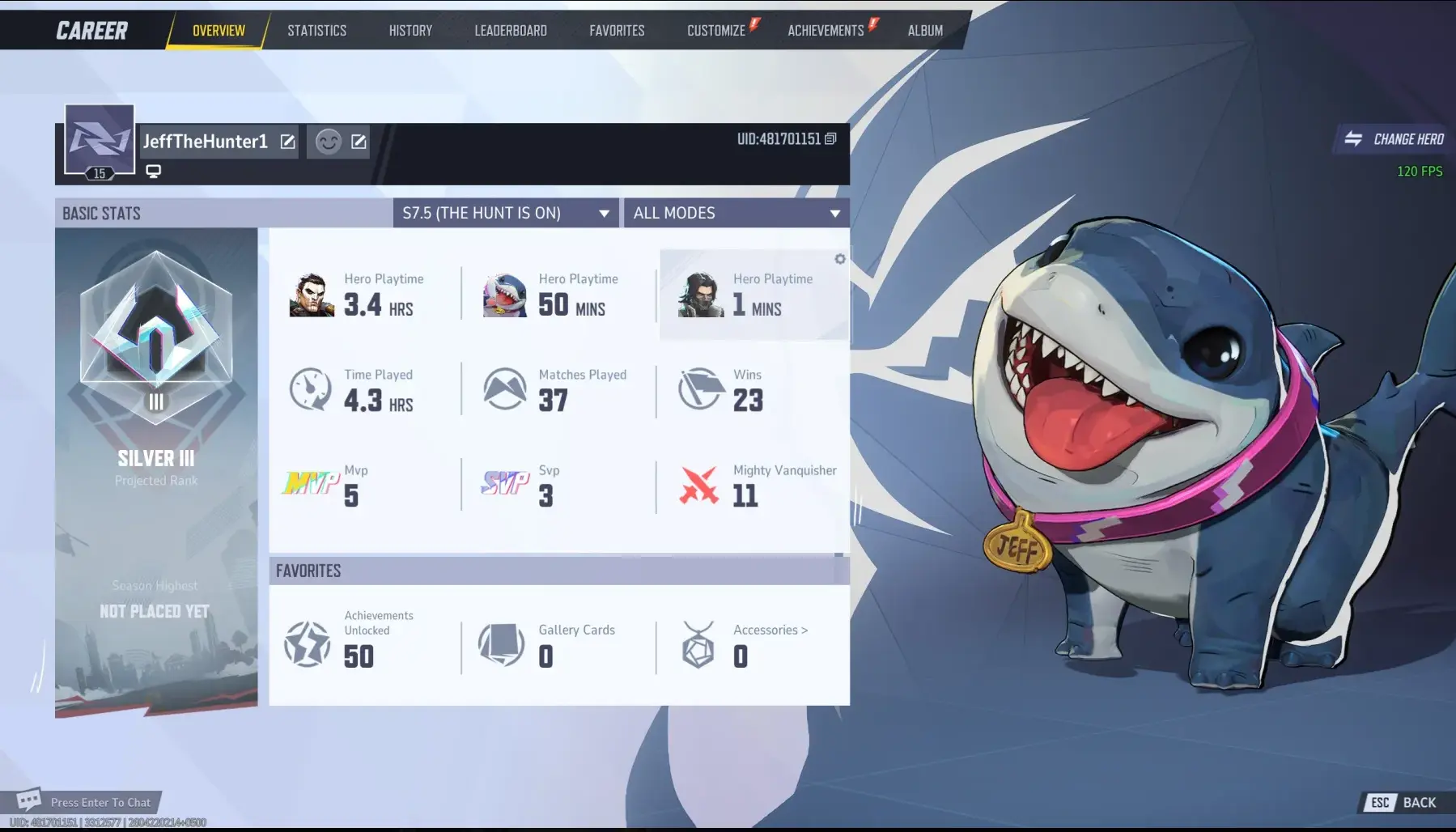Image resolution: width=1456 pixels, height=832 pixels.
Task: Select the Overview tab
Action: tap(219, 31)
